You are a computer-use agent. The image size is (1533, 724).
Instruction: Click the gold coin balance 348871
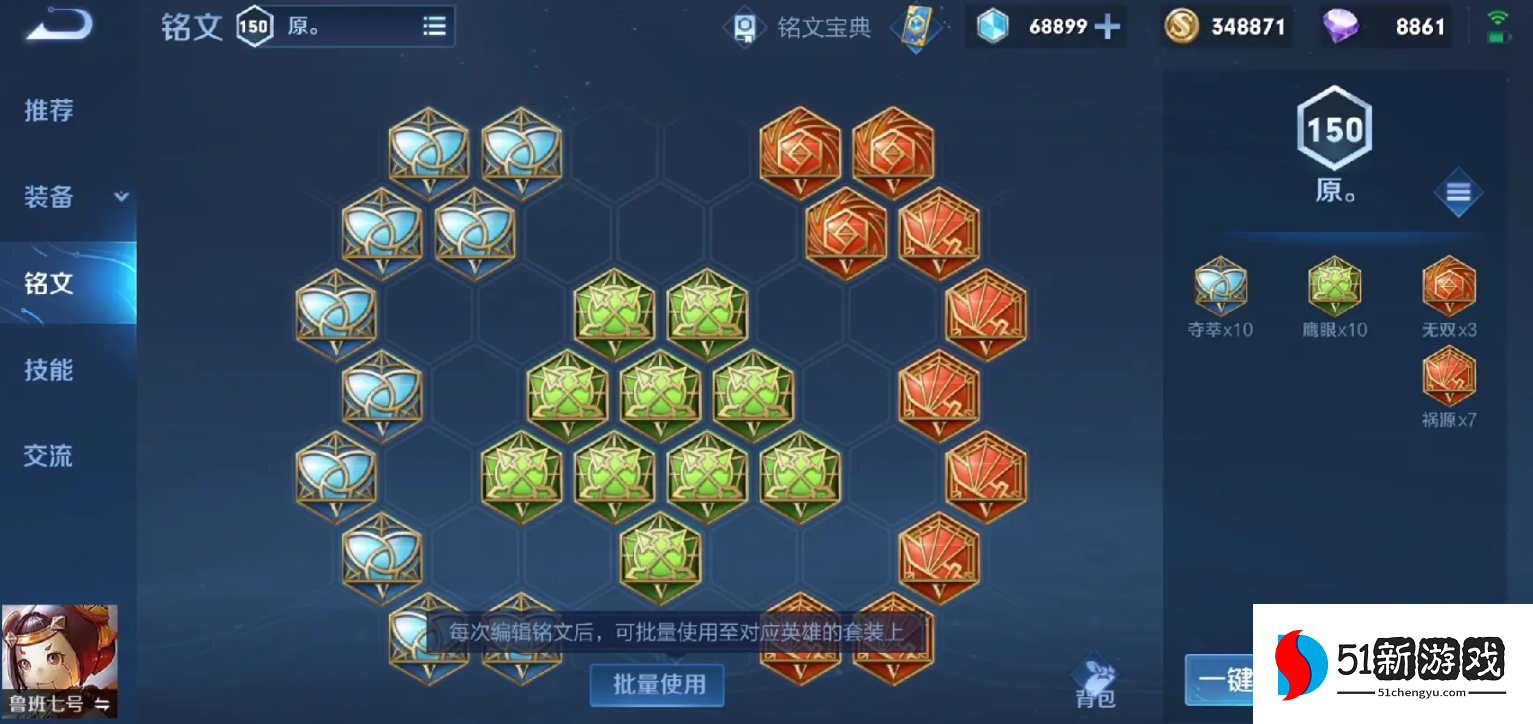(x=1240, y=26)
